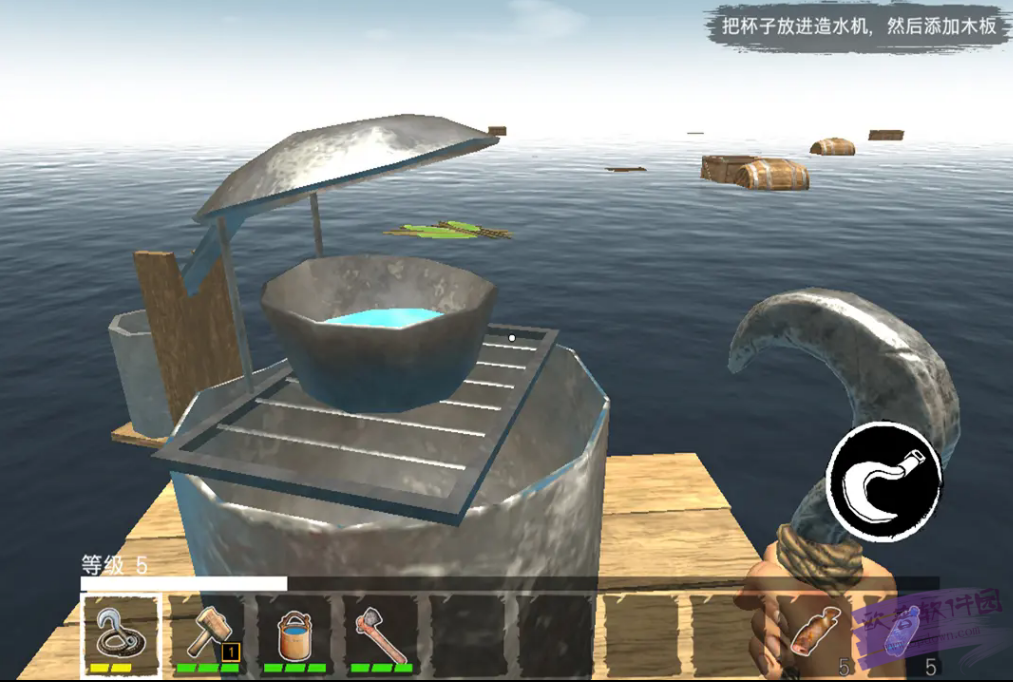Tap the round hook throw button
1013x682 pixels.
(884, 481)
